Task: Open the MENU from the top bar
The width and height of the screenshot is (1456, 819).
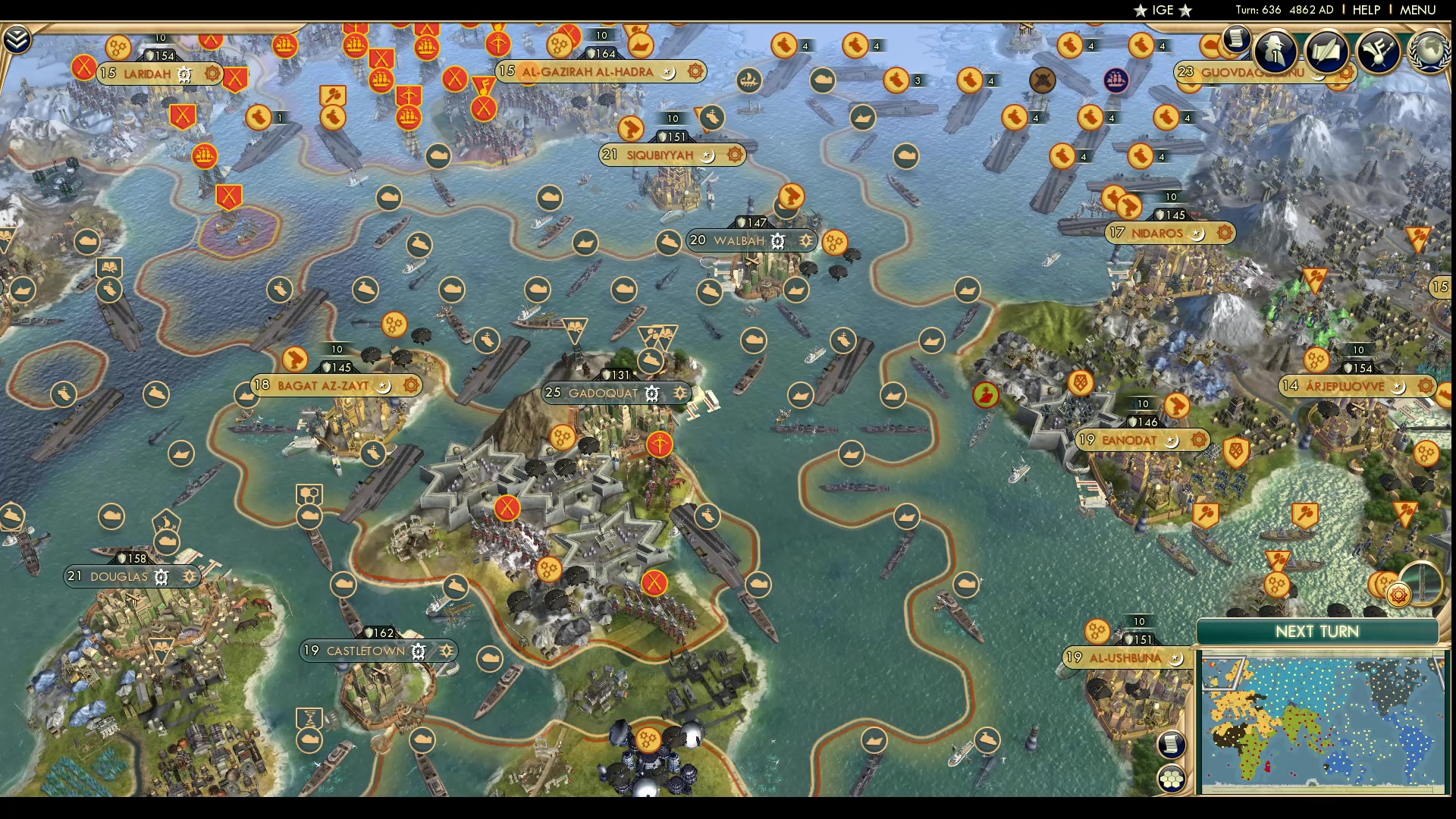Action: coord(1417,10)
